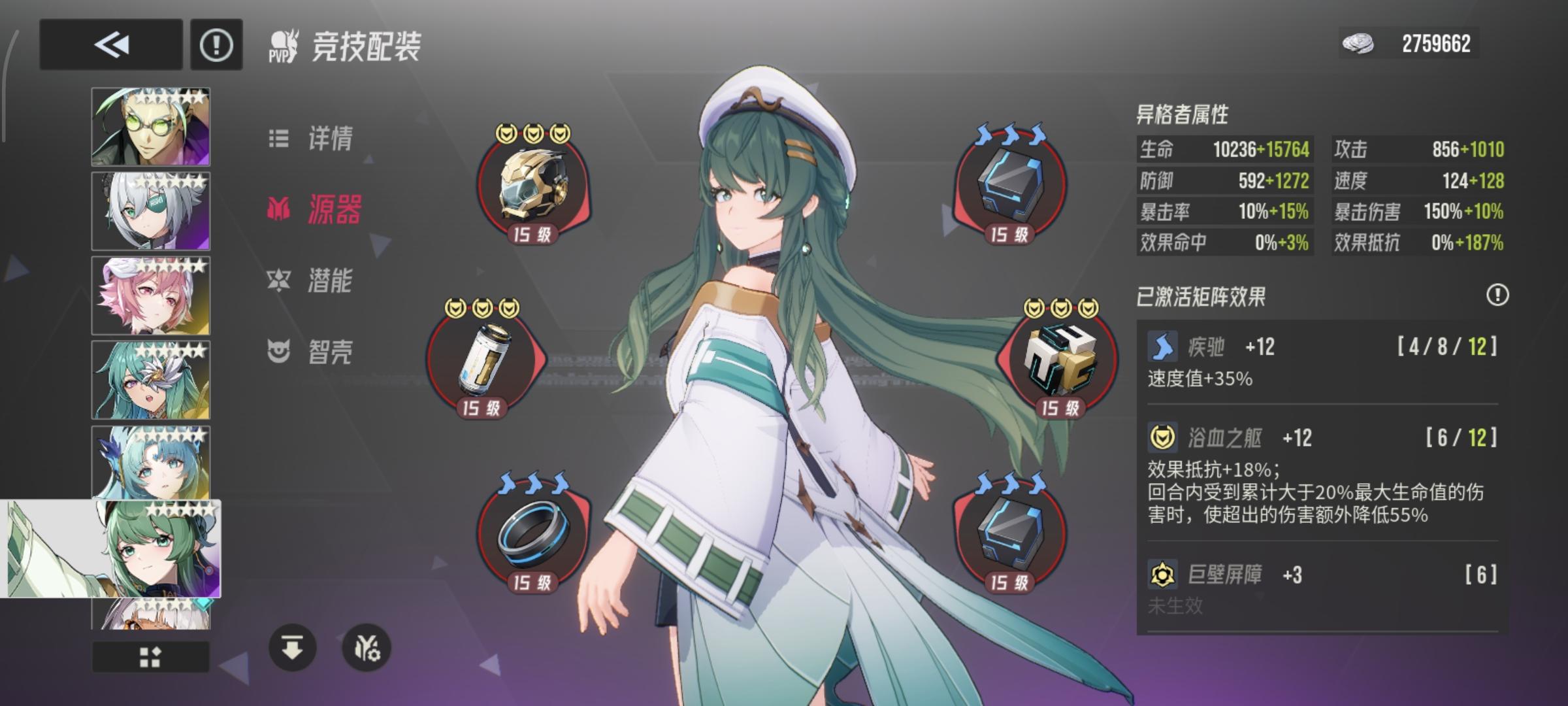1568x706 pixels.
Task: Toggle the warning notice circle icon at top
Action: [x=216, y=44]
